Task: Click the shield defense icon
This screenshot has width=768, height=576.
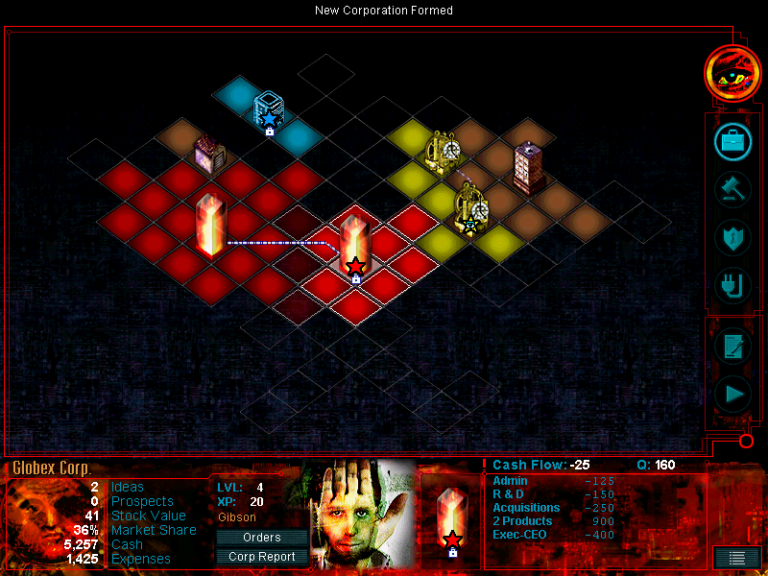Action: [x=733, y=238]
